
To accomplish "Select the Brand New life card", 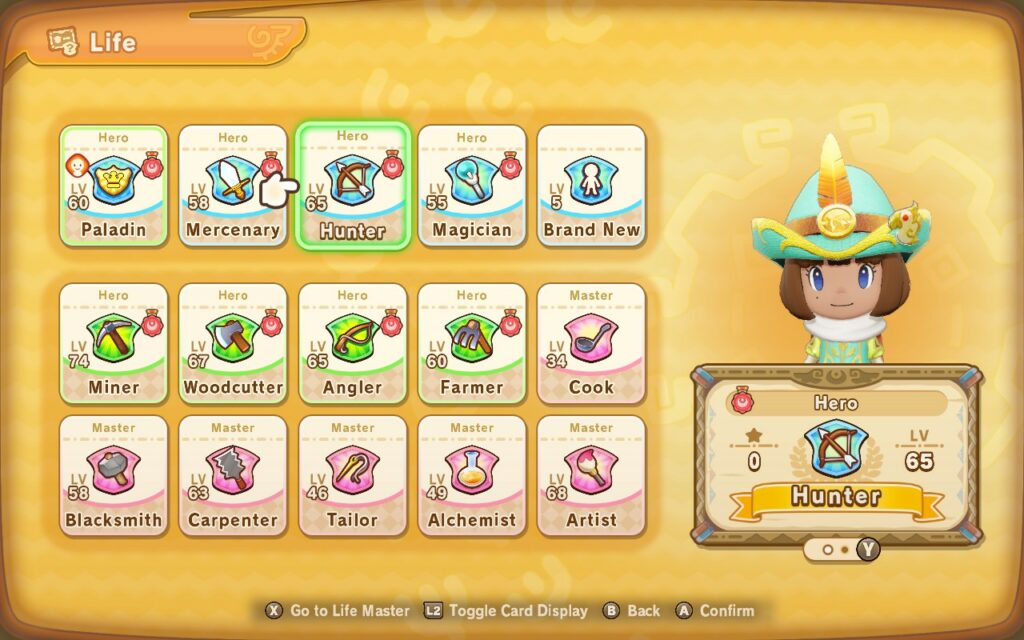I will [x=591, y=186].
